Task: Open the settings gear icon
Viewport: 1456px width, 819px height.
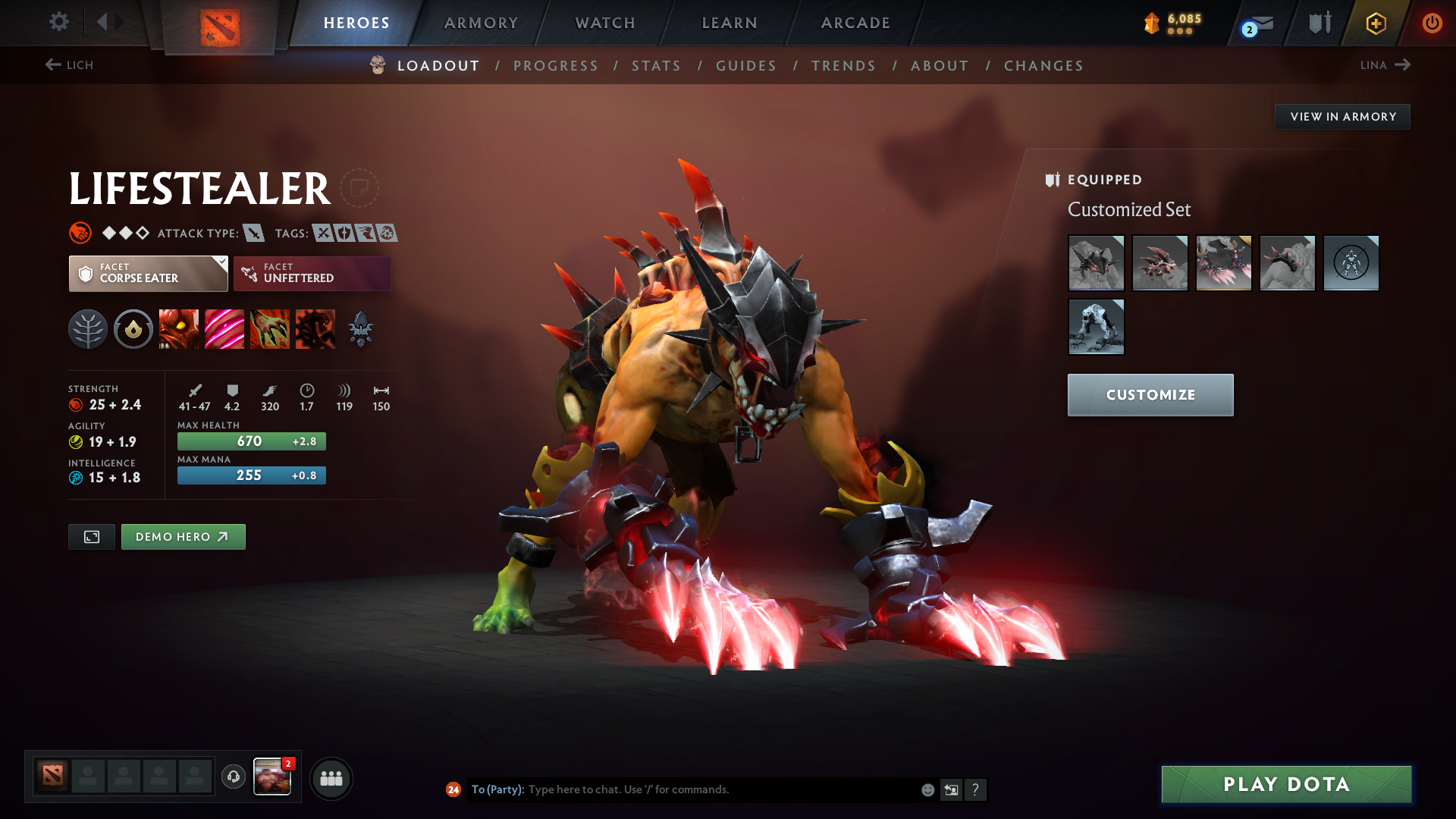Action: tap(59, 23)
